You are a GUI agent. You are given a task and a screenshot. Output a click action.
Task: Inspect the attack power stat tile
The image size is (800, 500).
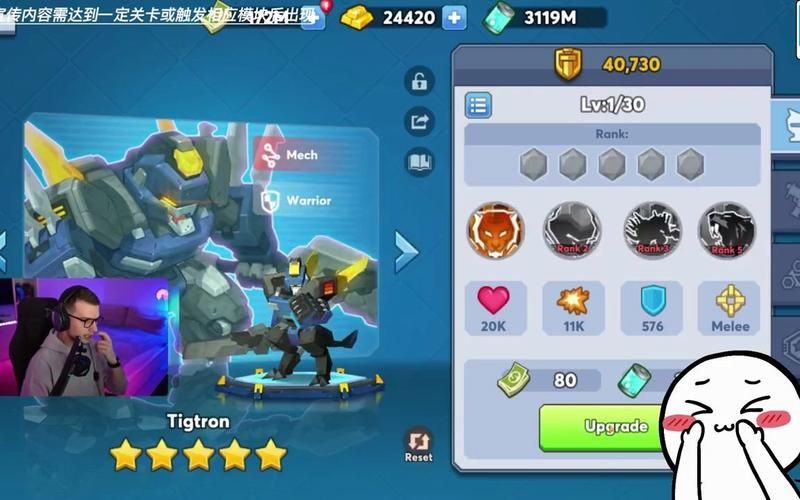click(573, 309)
